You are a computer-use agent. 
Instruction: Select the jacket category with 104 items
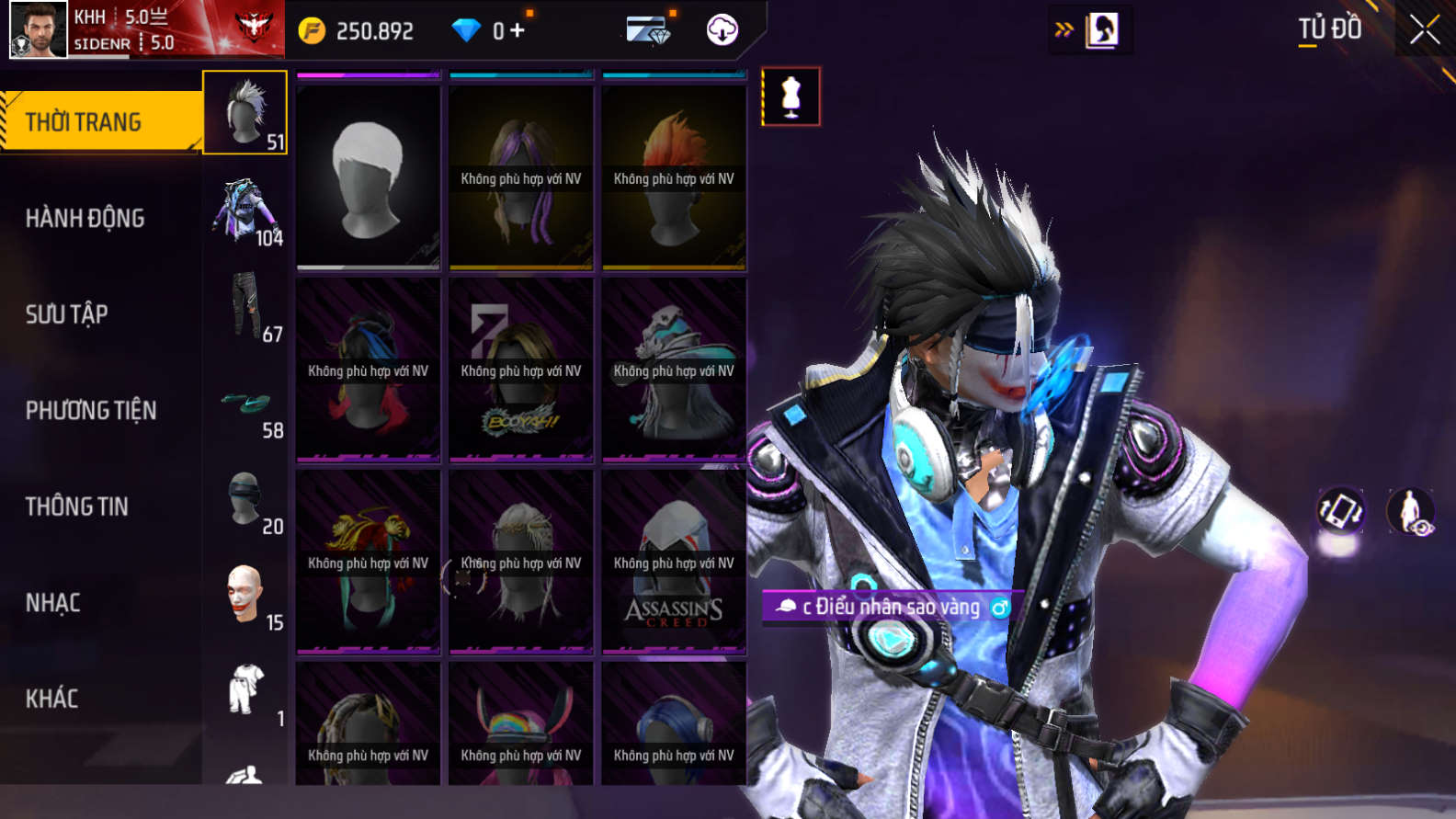[x=245, y=212]
